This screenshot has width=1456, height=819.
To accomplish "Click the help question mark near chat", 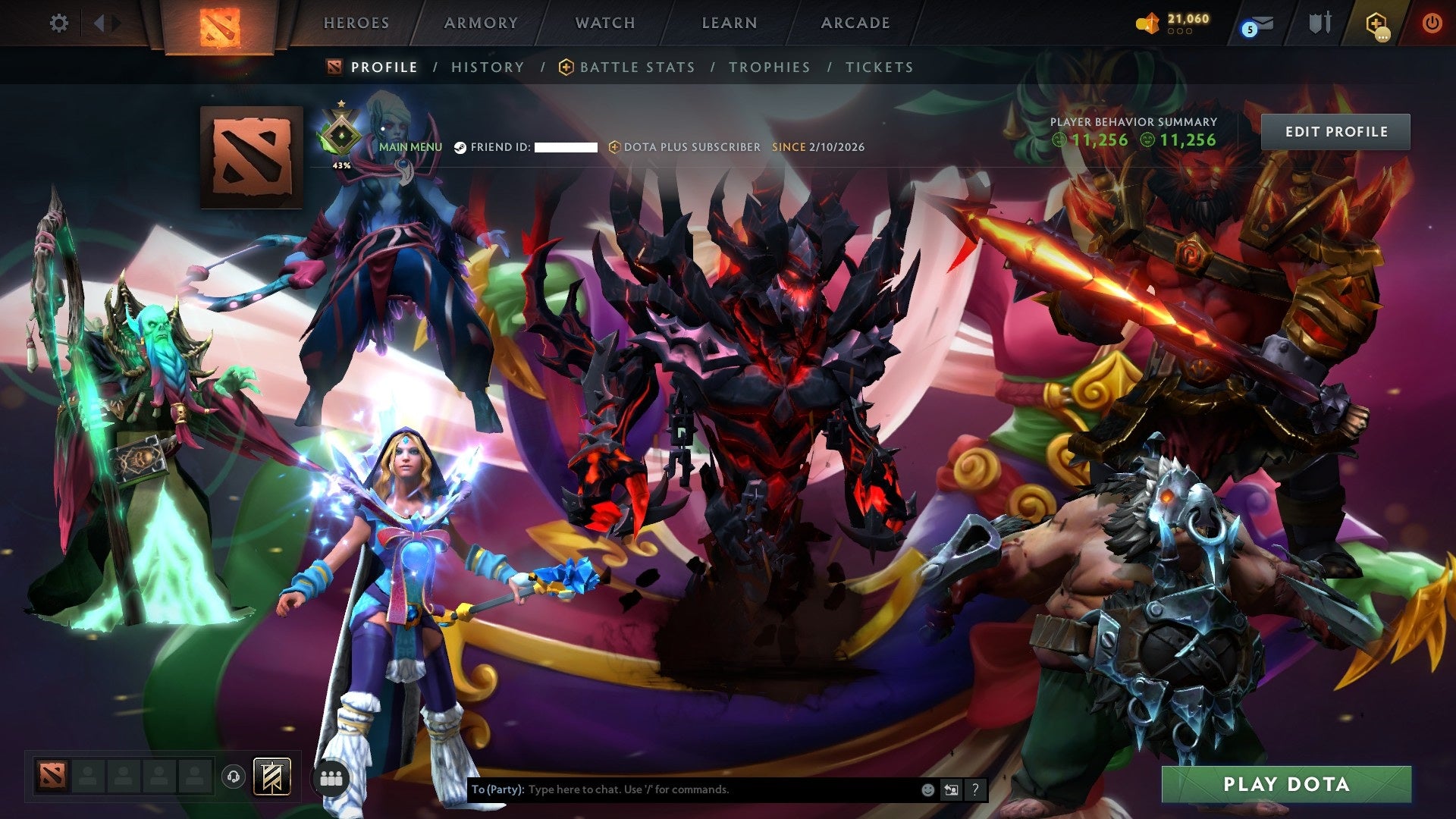I will coord(975,789).
